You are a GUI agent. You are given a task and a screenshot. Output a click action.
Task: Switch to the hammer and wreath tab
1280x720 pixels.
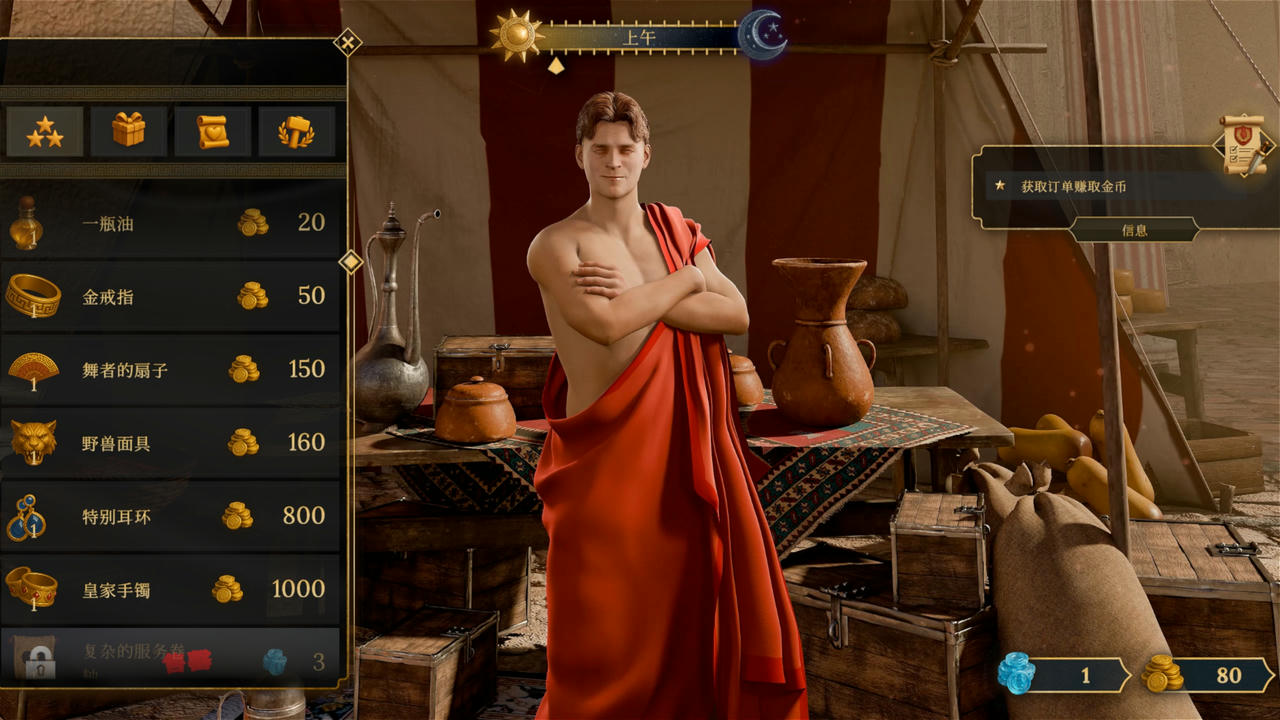[296, 131]
